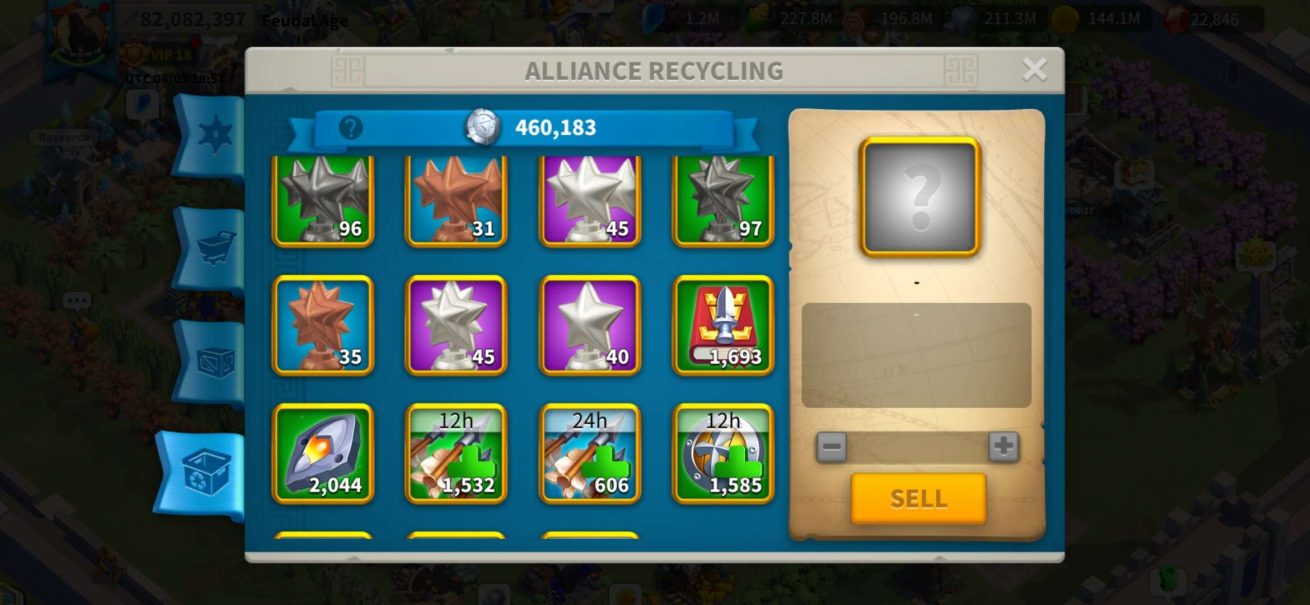This screenshot has width=1310, height=605.
Task: Switch to the star badge tab
Action: tap(213, 135)
